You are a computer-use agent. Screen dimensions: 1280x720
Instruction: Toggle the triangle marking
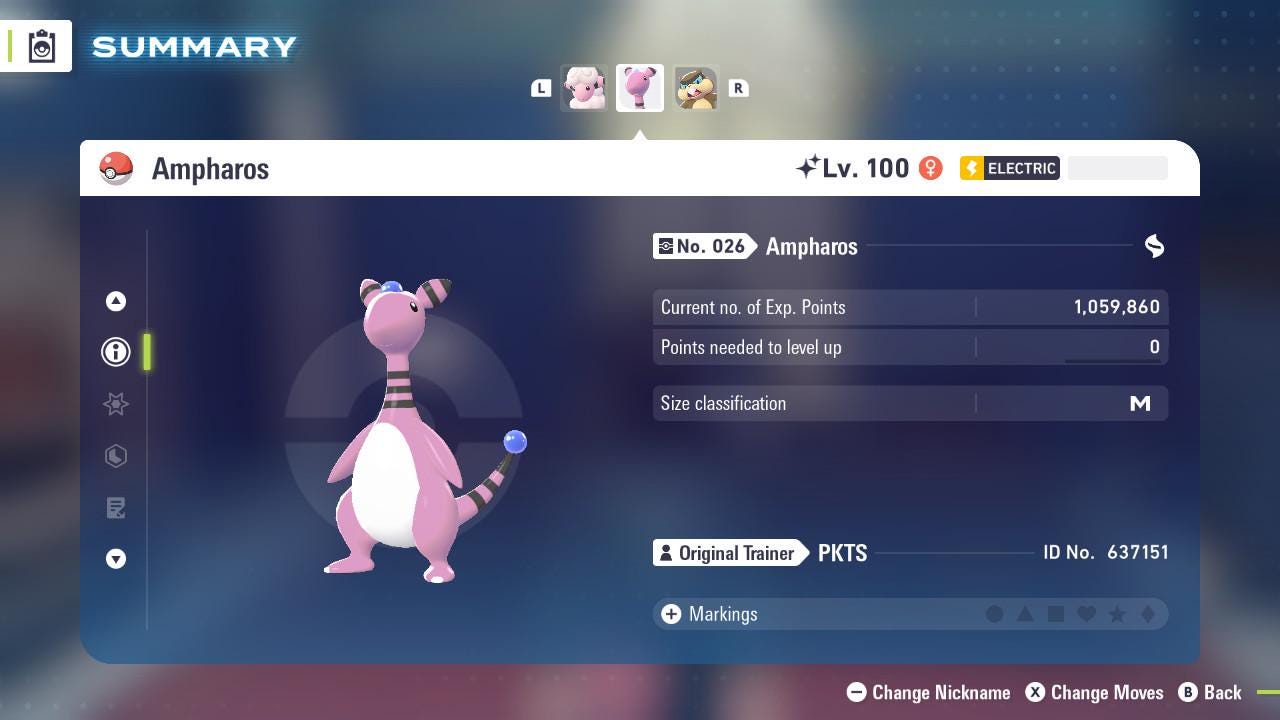tap(1026, 614)
